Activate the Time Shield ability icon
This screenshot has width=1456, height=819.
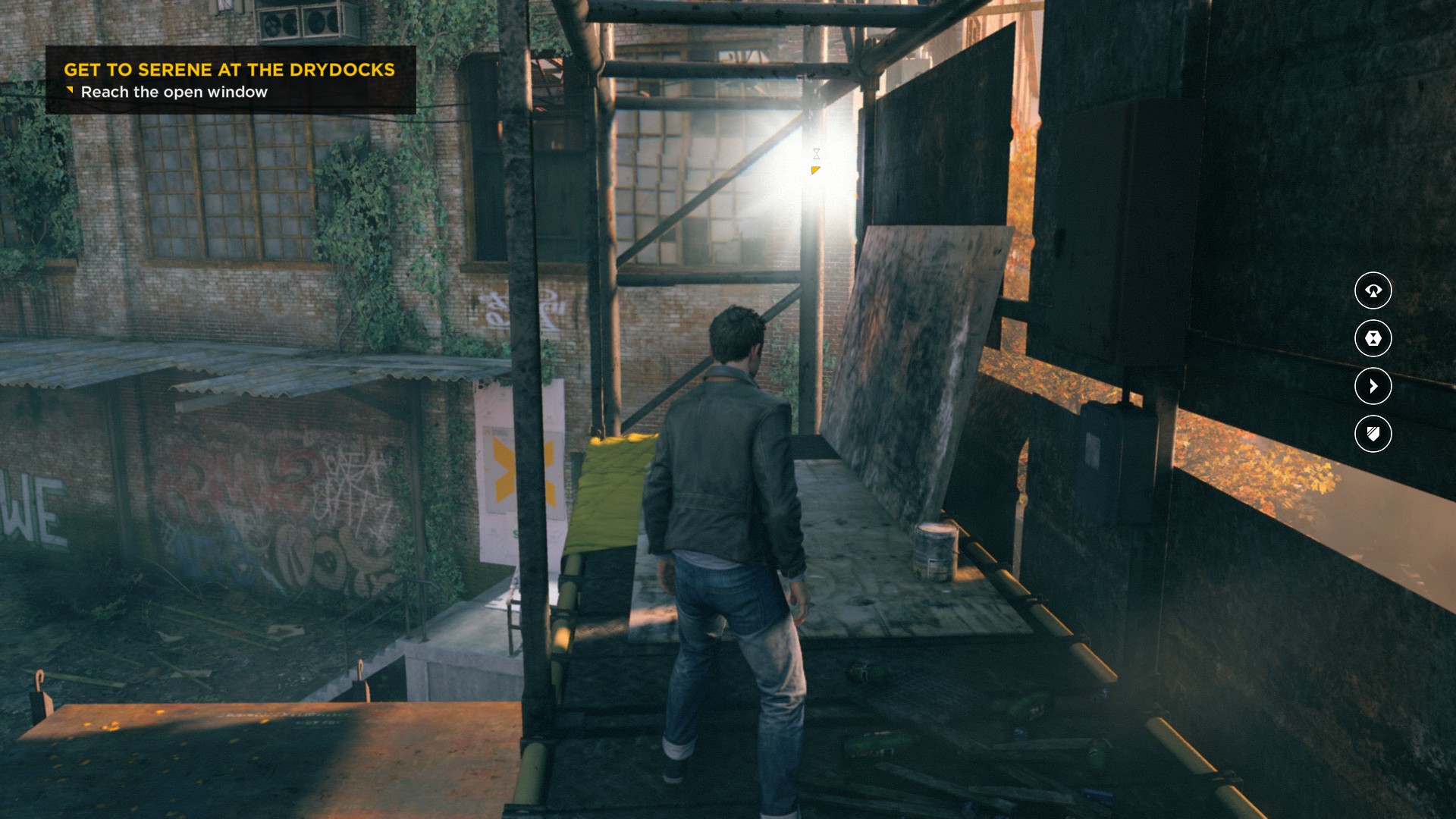(1373, 434)
